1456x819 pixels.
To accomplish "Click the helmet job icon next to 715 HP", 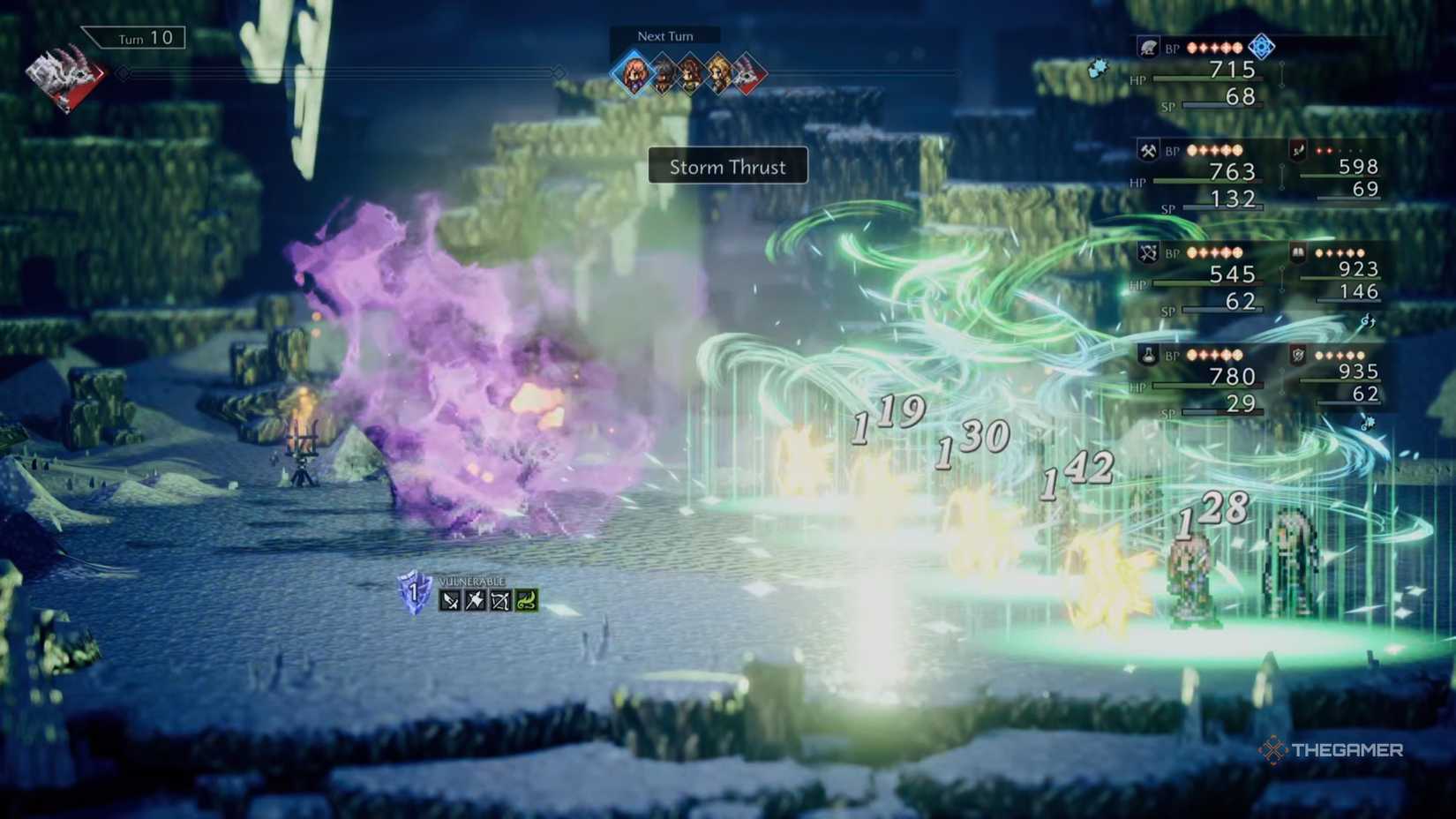I will click(1149, 49).
